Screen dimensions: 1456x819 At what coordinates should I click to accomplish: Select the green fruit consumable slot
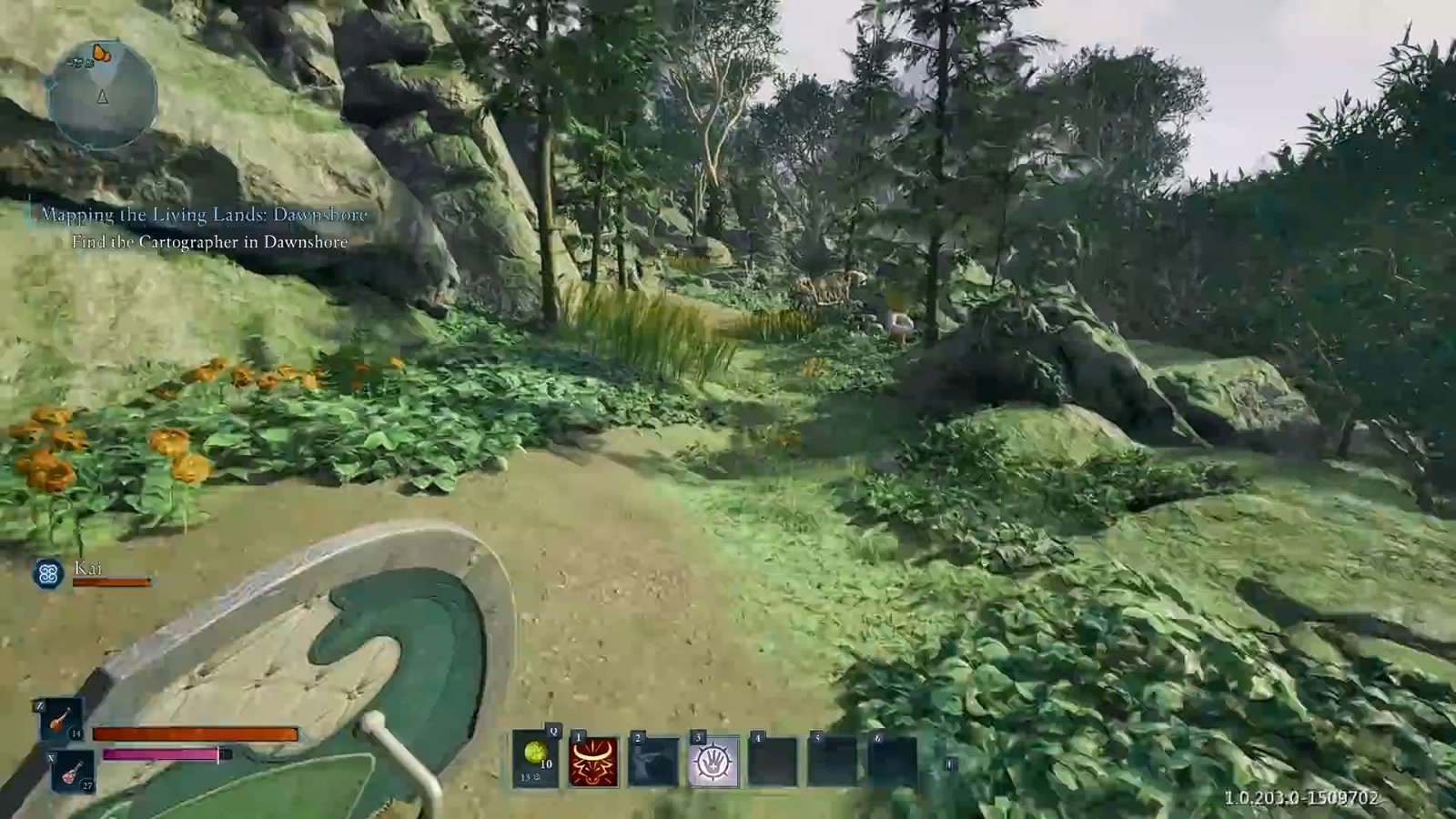(x=535, y=758)
